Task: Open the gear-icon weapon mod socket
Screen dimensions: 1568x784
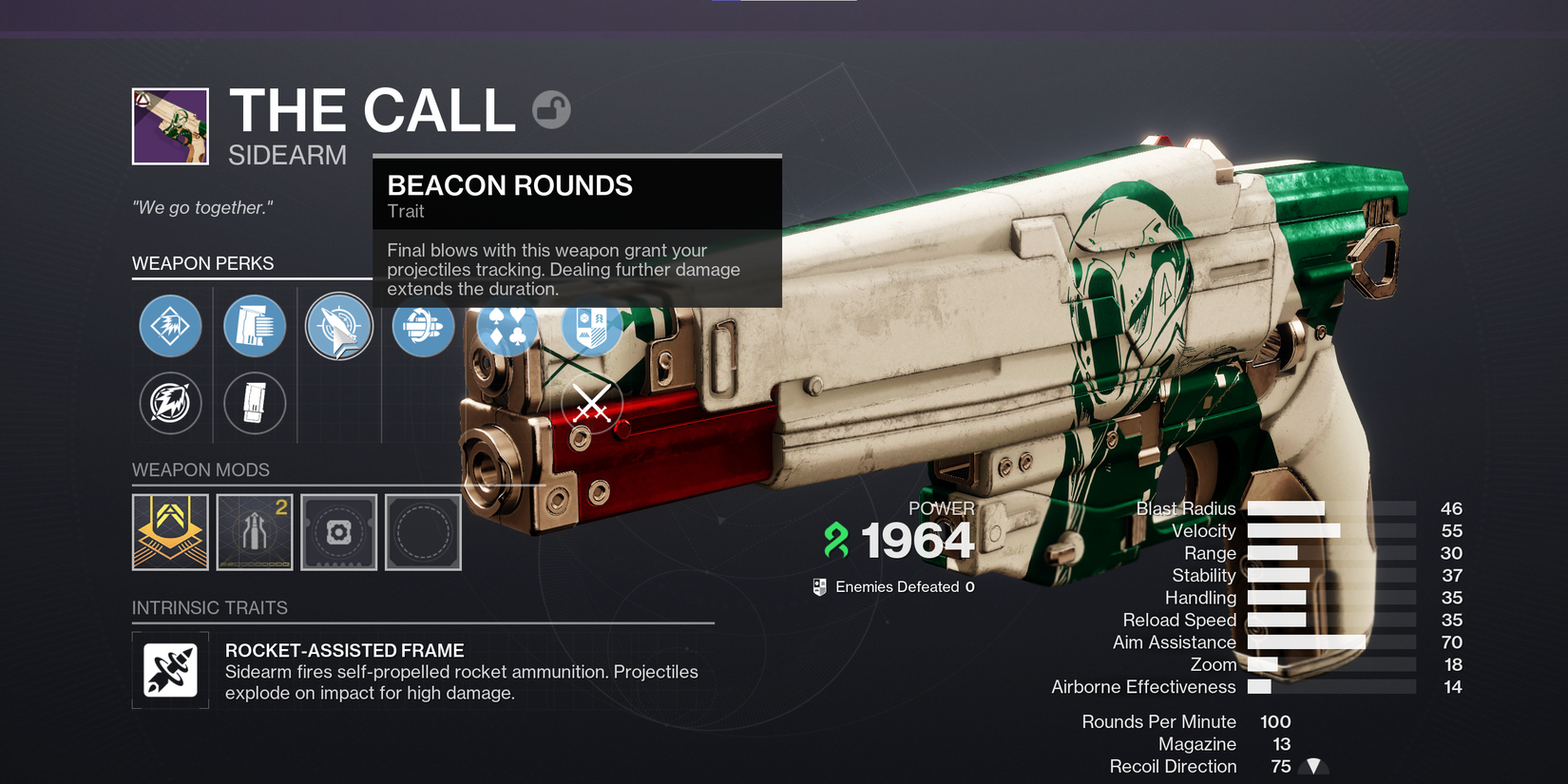Action: point(339,532)
